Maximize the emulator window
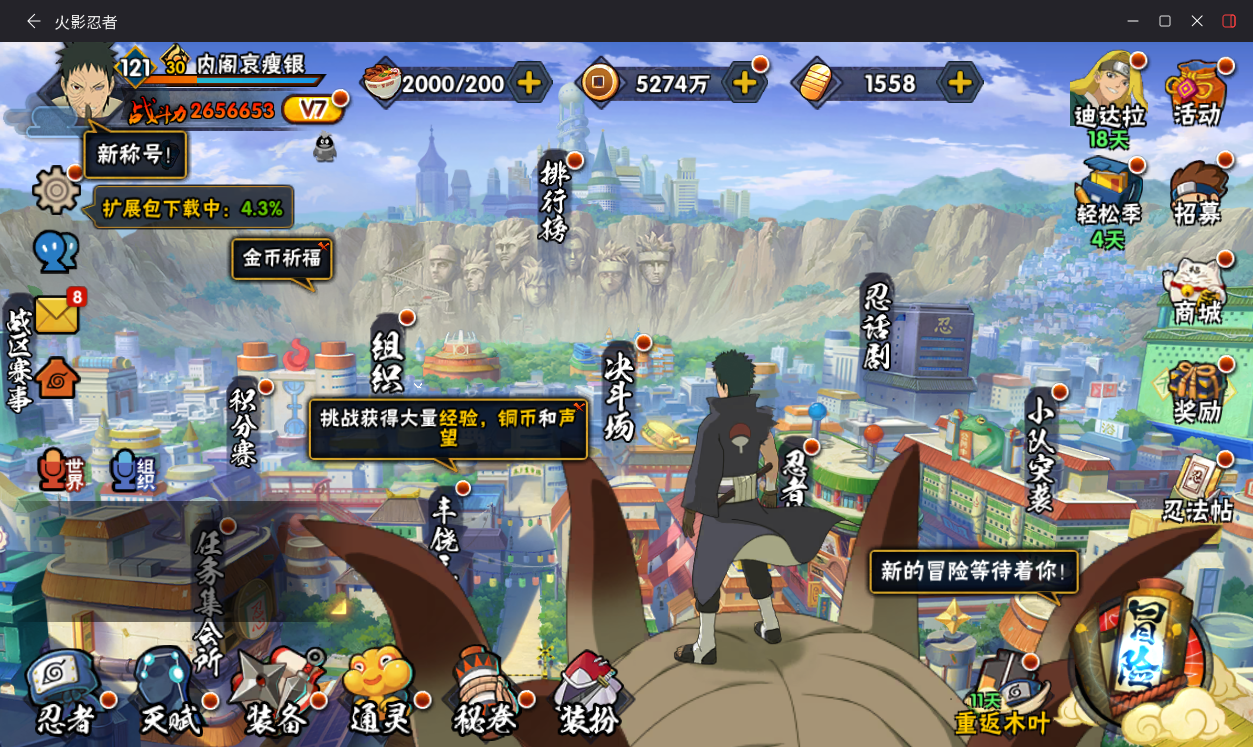 tap(1165, 21)
